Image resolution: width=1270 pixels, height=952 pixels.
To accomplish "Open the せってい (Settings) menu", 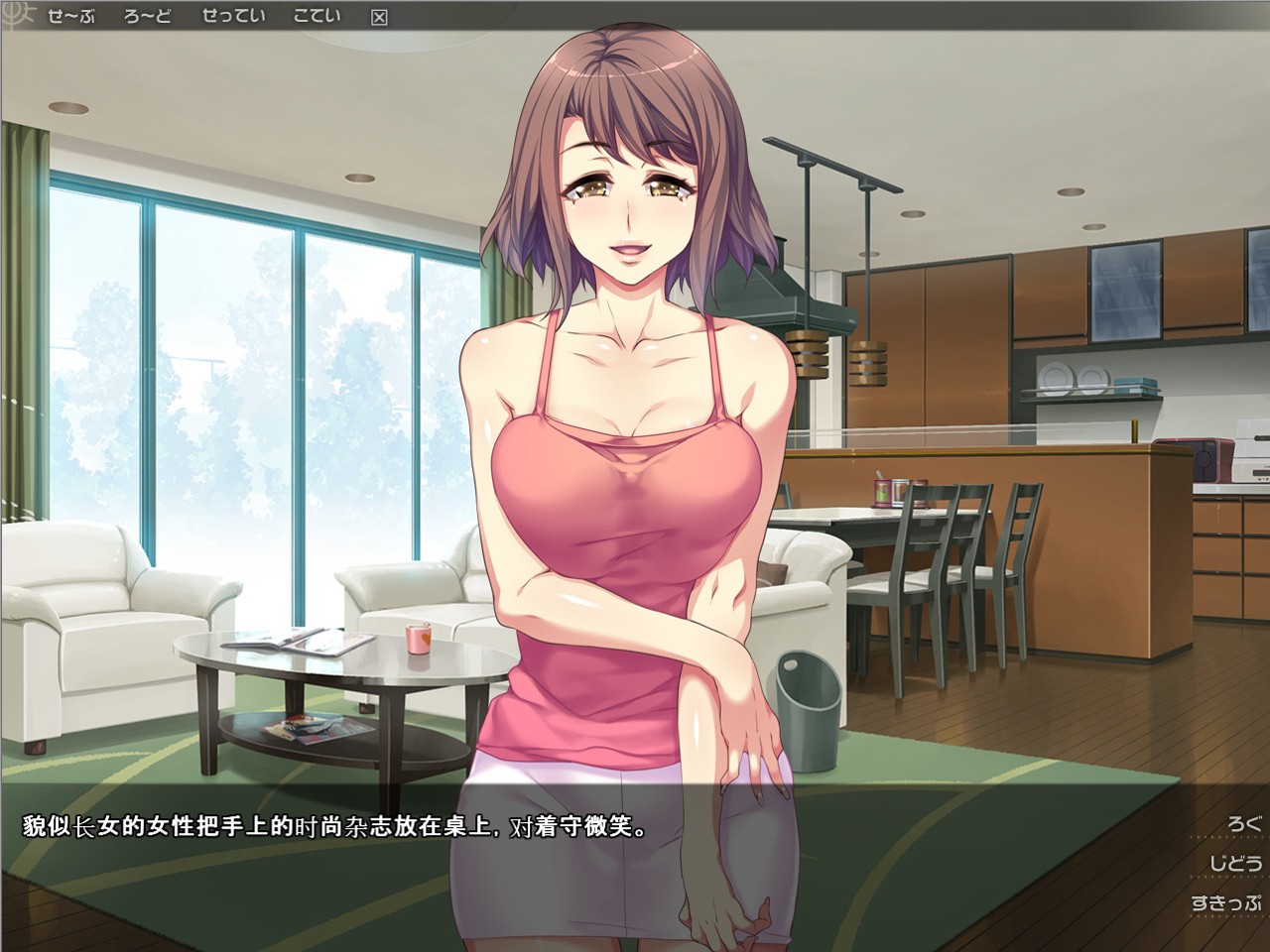I will click(233, 16).
